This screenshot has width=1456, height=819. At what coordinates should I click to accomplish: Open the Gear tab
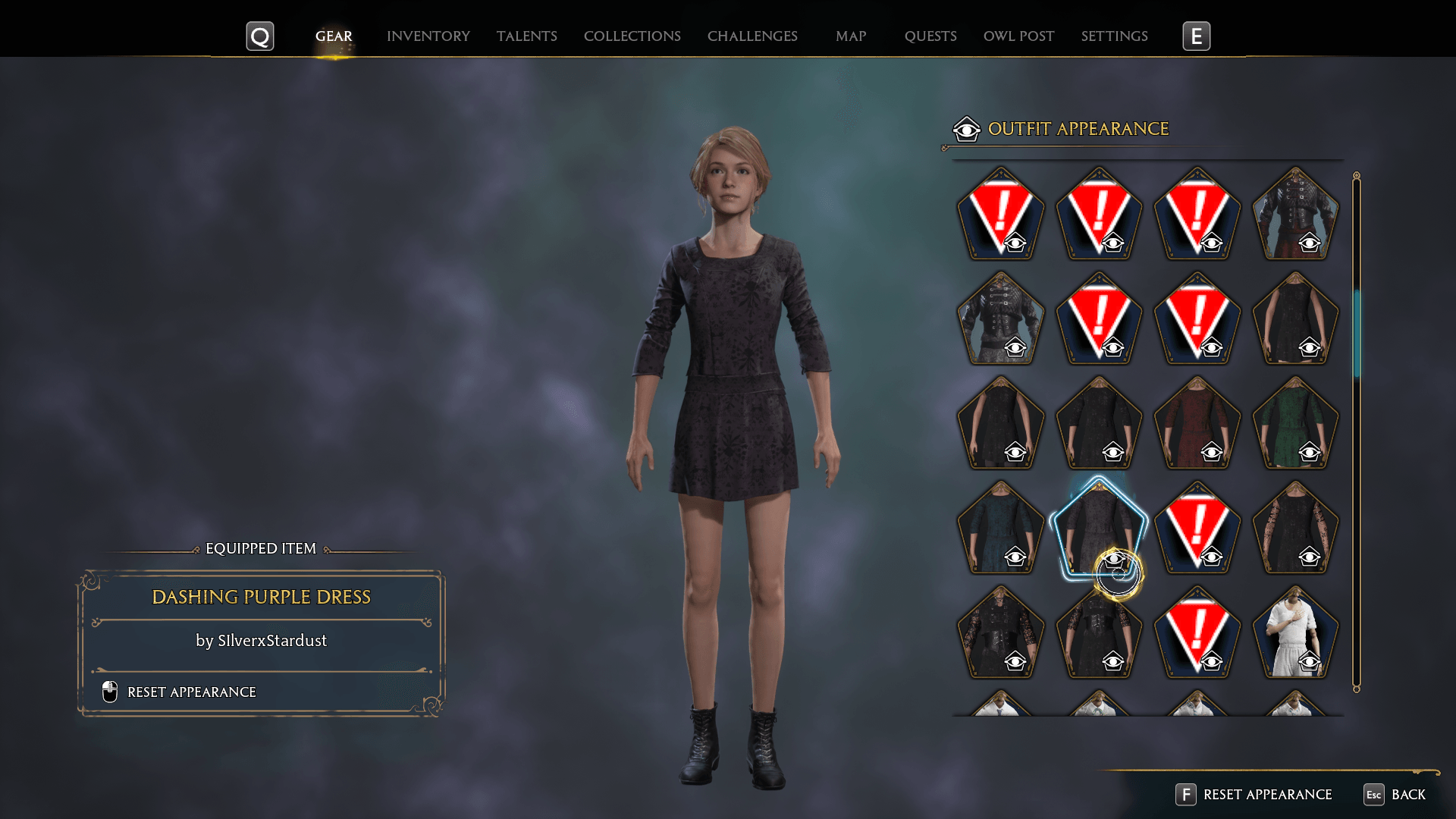pyautogui.click(x=334, y=36)
